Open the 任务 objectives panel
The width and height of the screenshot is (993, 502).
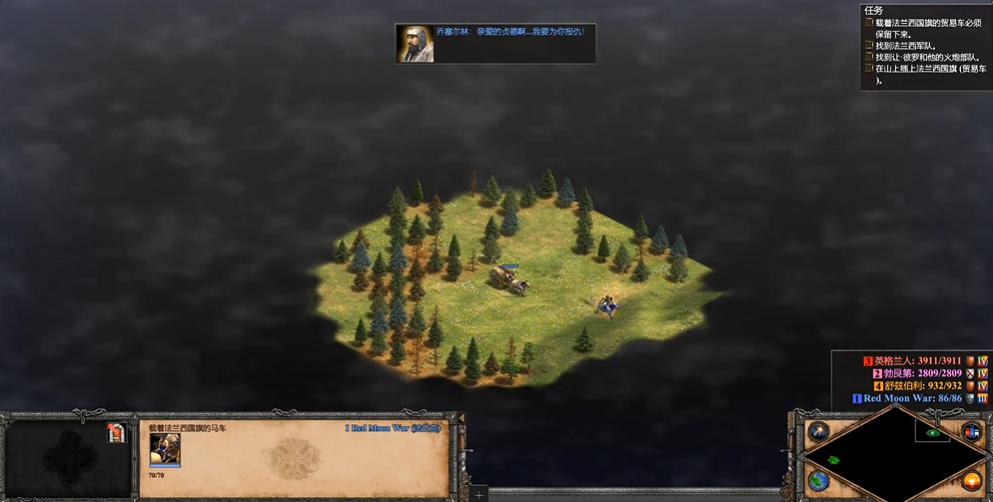pos(874,11)
